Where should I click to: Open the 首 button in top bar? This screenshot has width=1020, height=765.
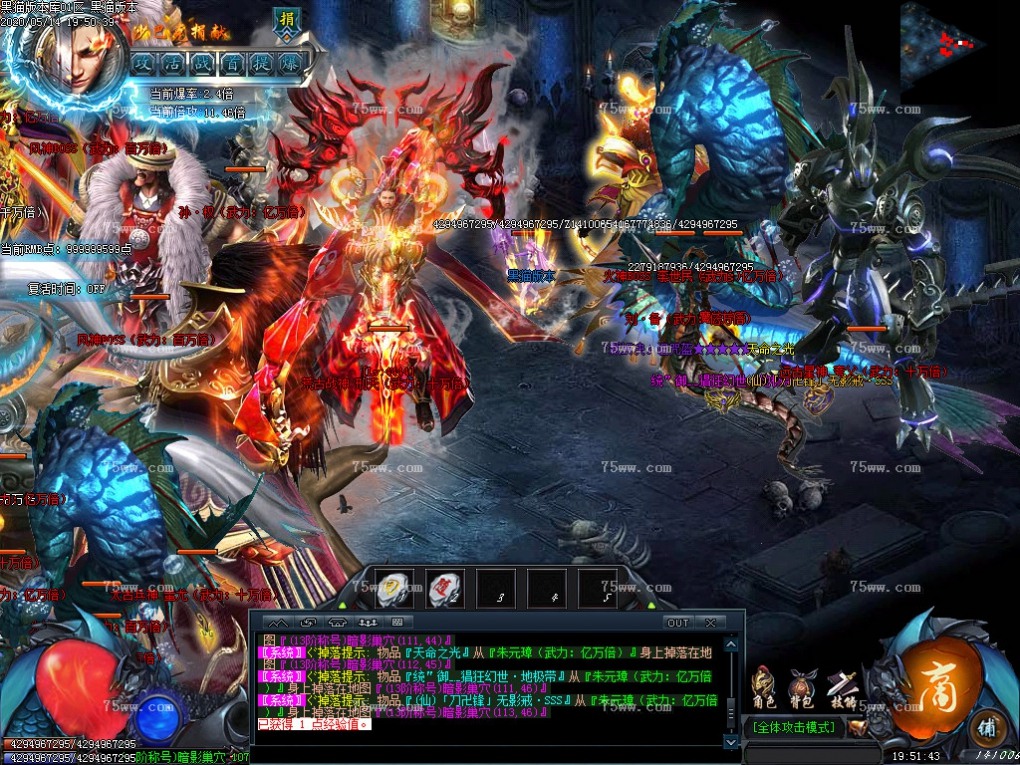click(x=232, y=62)
